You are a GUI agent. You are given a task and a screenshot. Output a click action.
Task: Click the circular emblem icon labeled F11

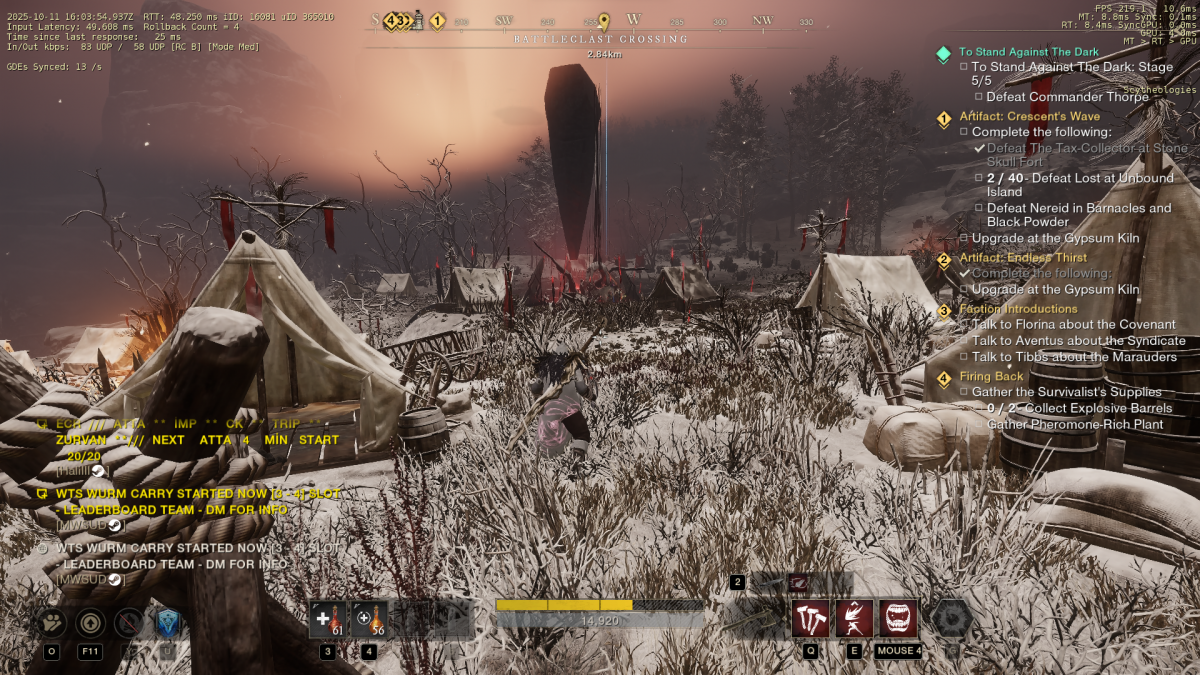[90, 623]
